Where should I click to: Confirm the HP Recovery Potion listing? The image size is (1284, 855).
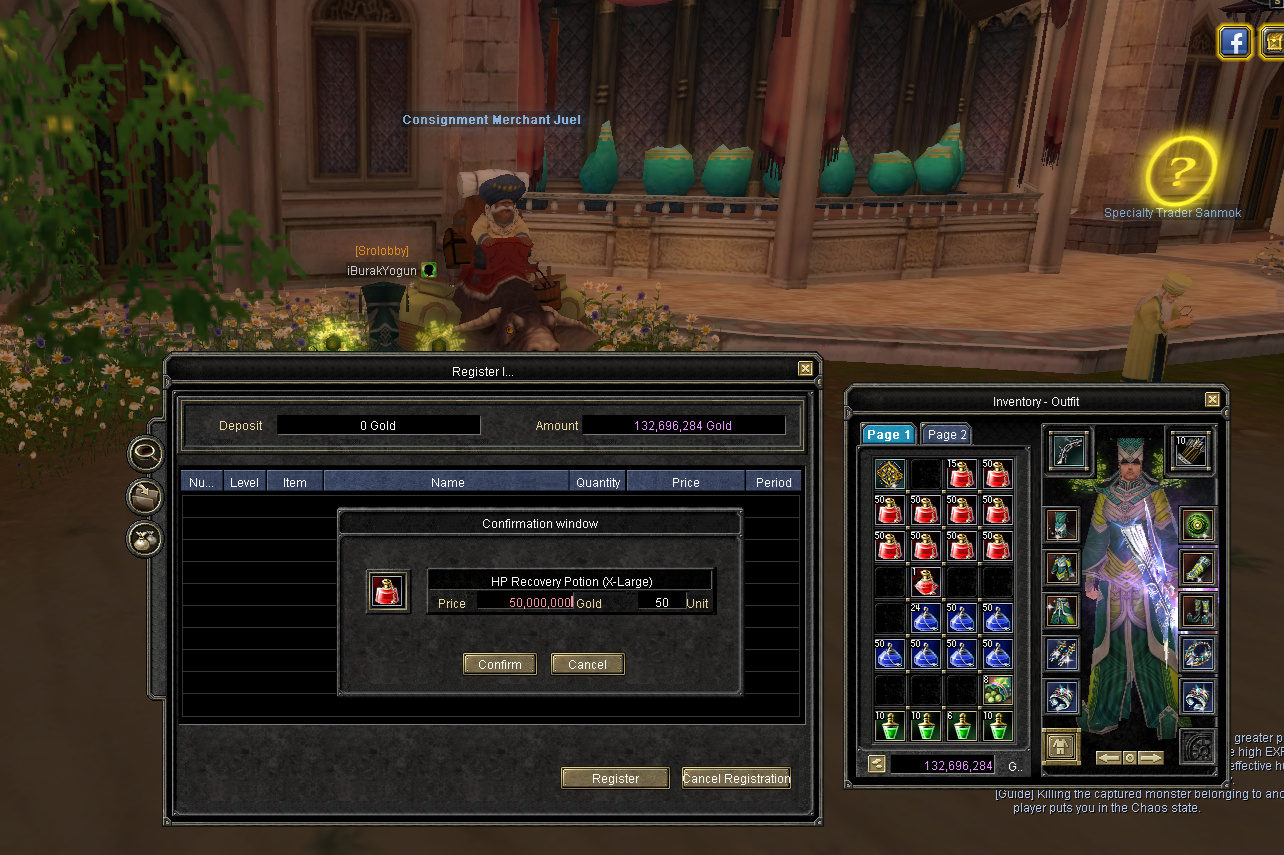pos(499,664)
